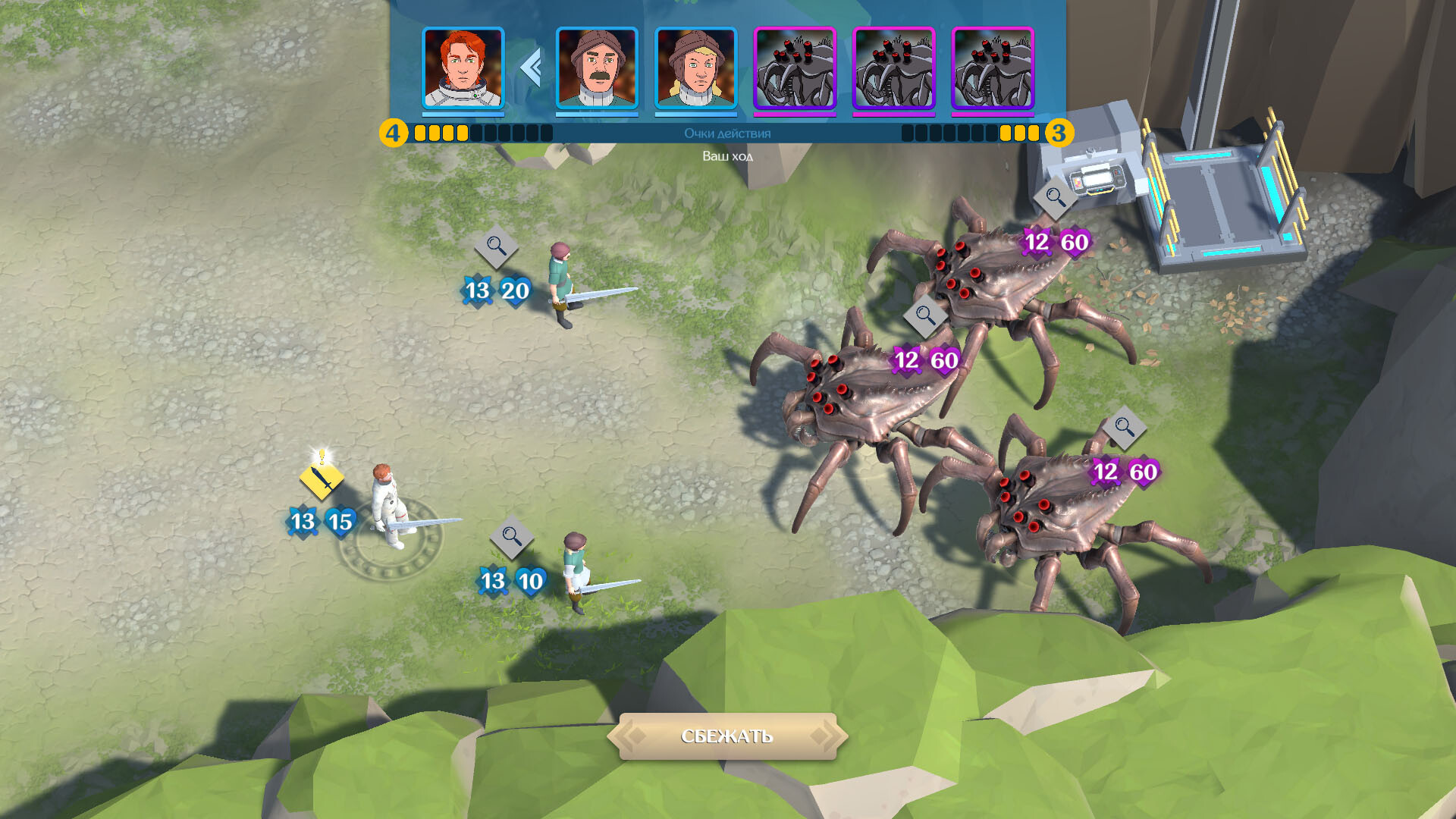
Task: Click the СБЕЖАТЬ flee button
Action: pyautogui.click(x=726, y=736)
